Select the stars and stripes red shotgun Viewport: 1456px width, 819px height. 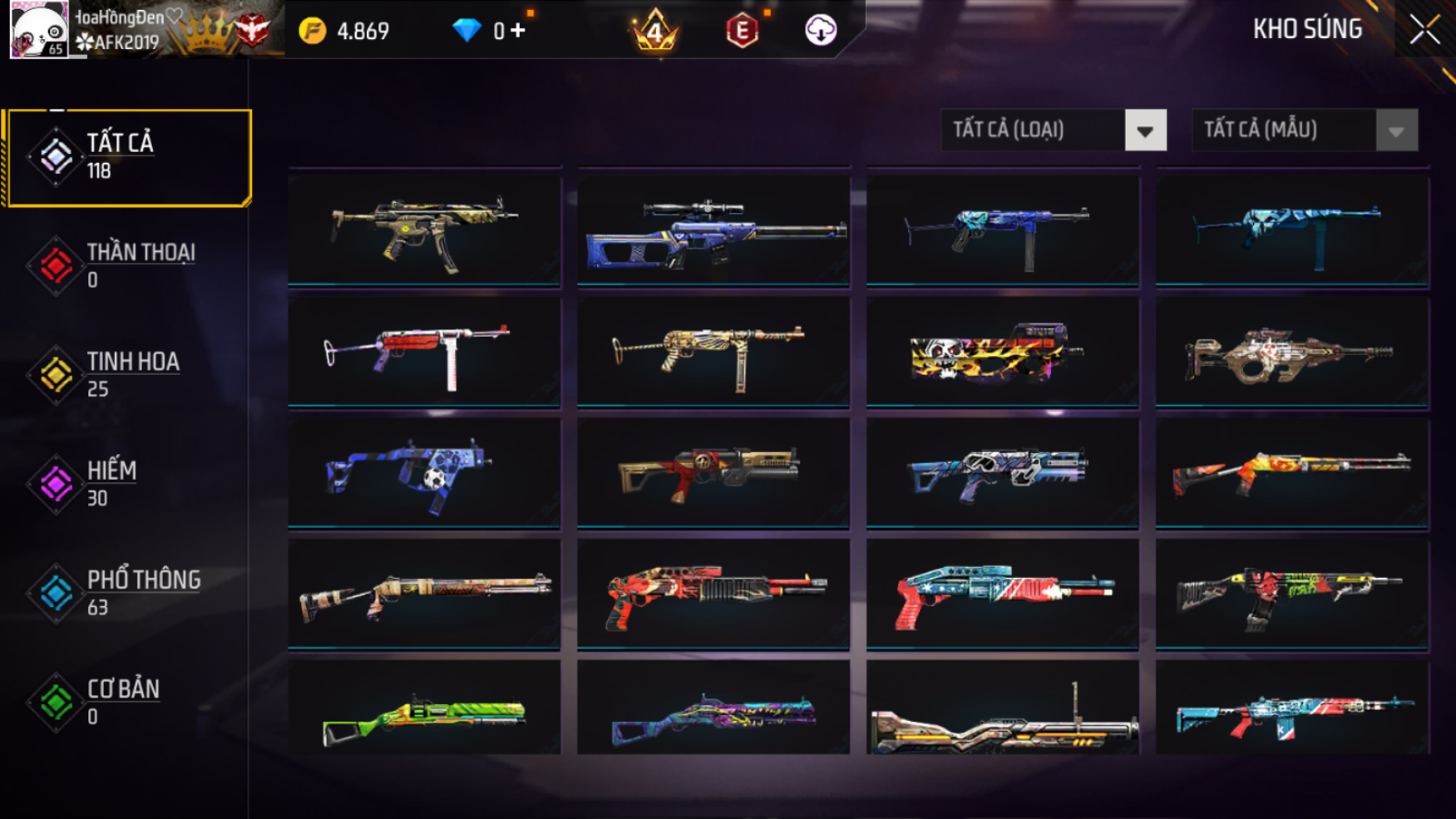[1002, 593]
